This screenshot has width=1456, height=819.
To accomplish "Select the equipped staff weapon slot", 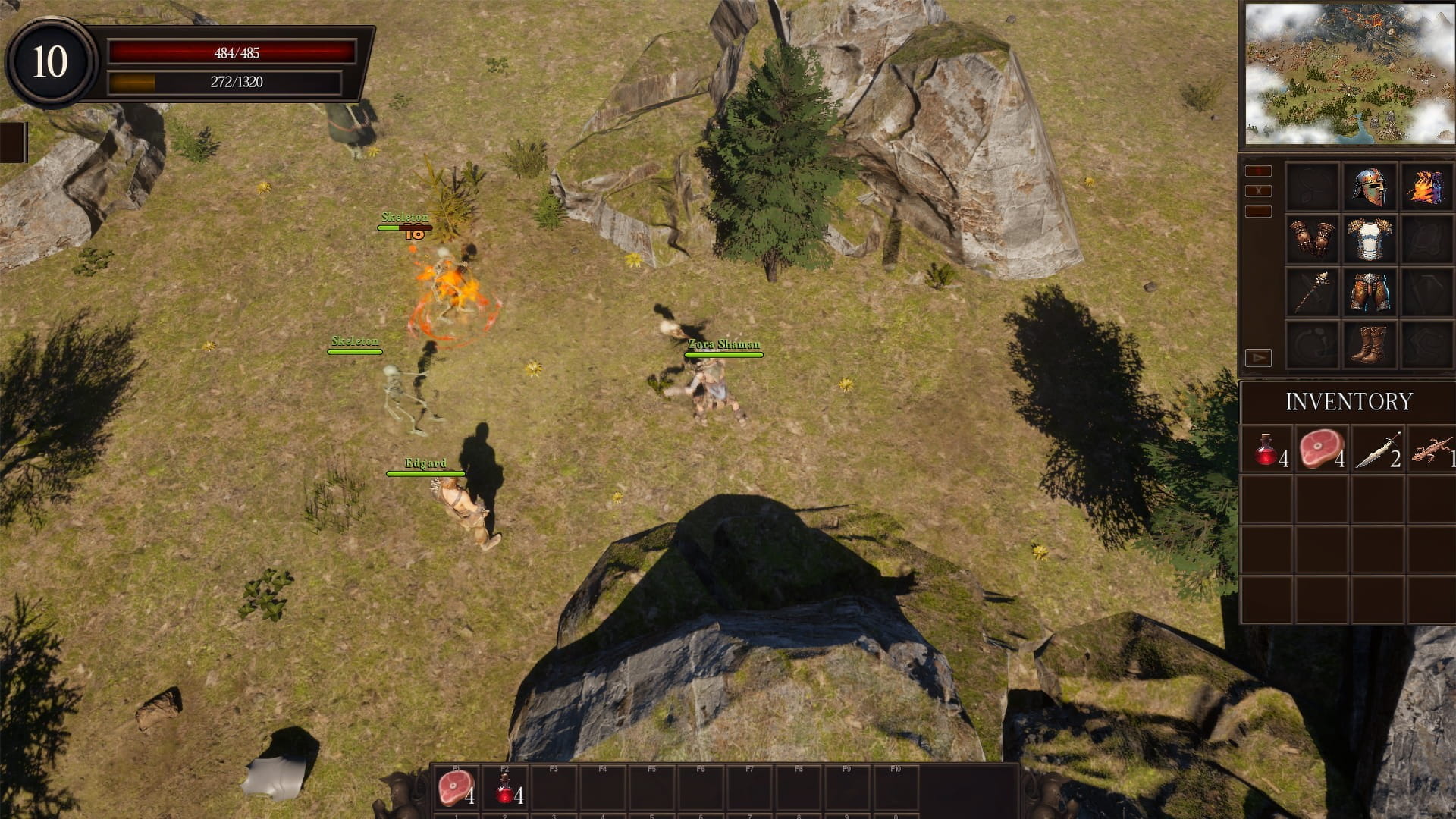I will click(x=1312, y=292).
